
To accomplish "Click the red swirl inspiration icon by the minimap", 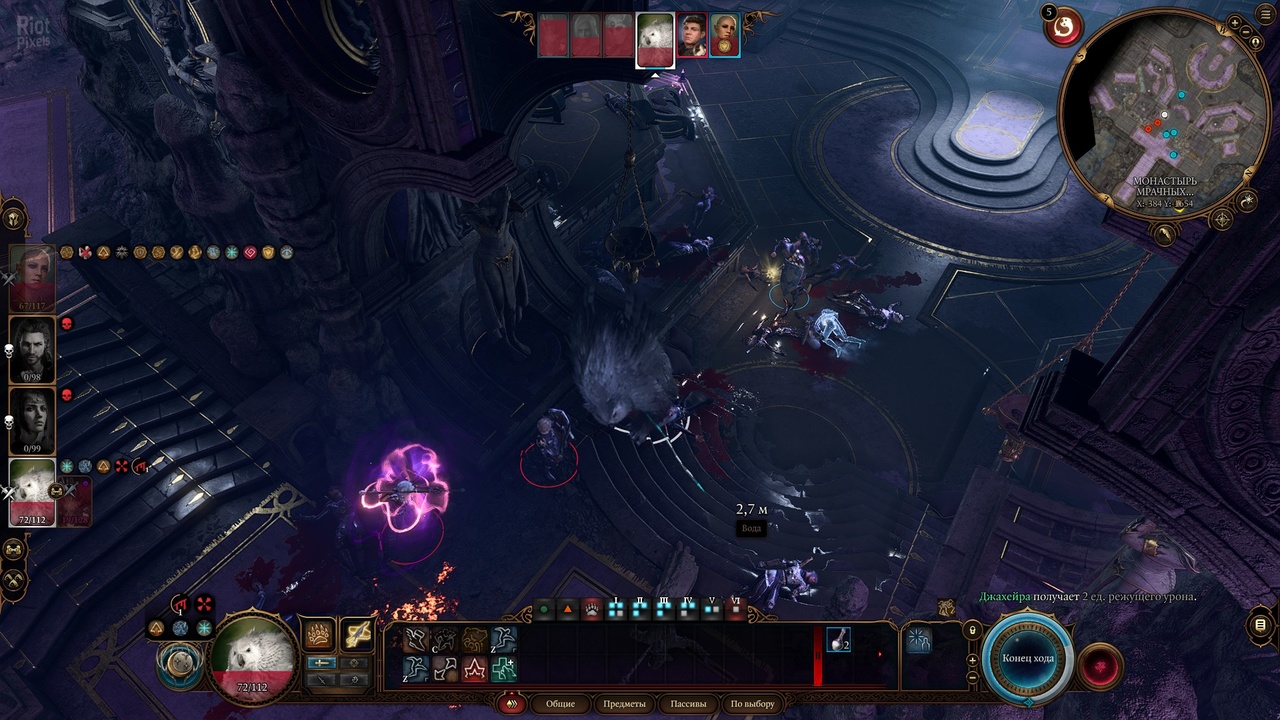I will point(1063,27).
